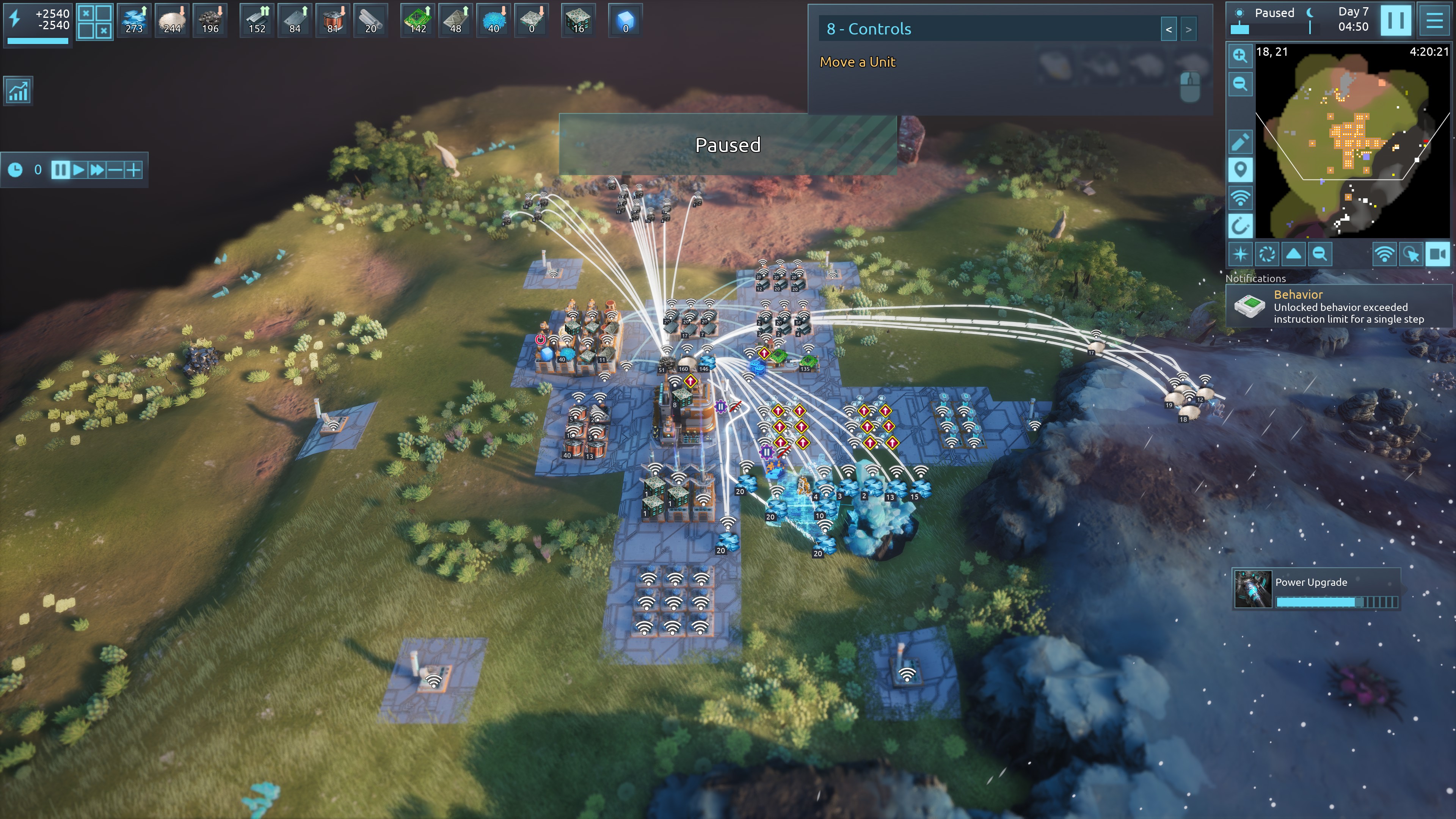Resume at normal speed with the play button
The image size is (1456, 819).
tap(78, 169)
